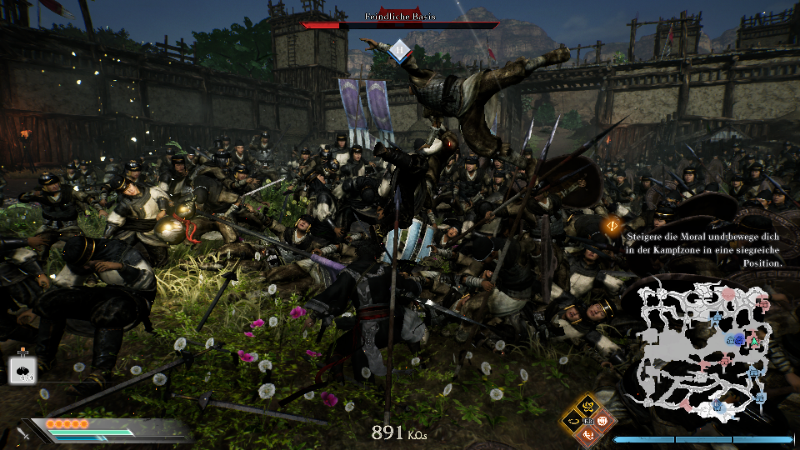
Task: Use the bottom orange battle art diamond
Action: click(589, 436)
